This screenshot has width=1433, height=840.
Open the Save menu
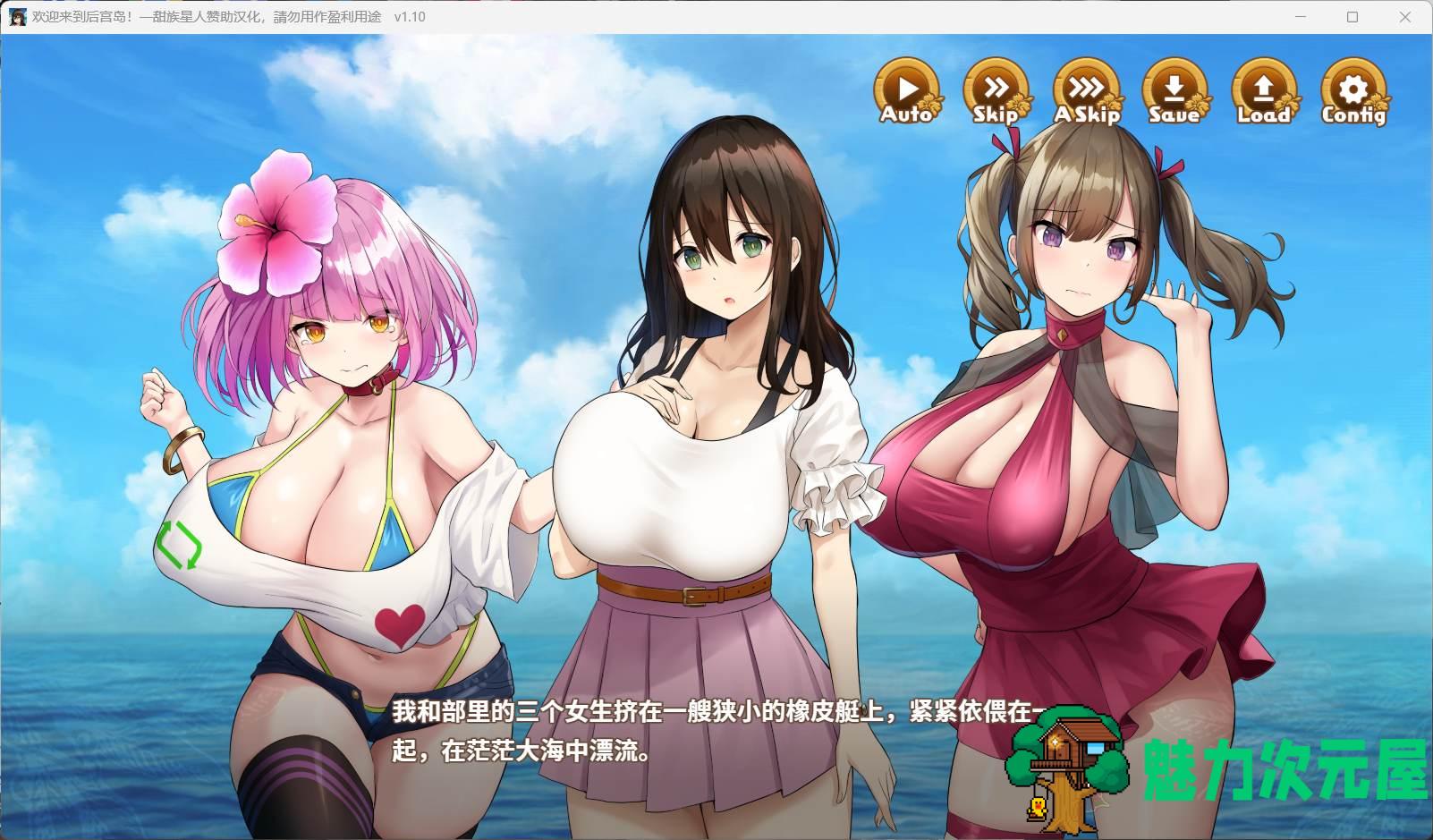(1174, 91)
